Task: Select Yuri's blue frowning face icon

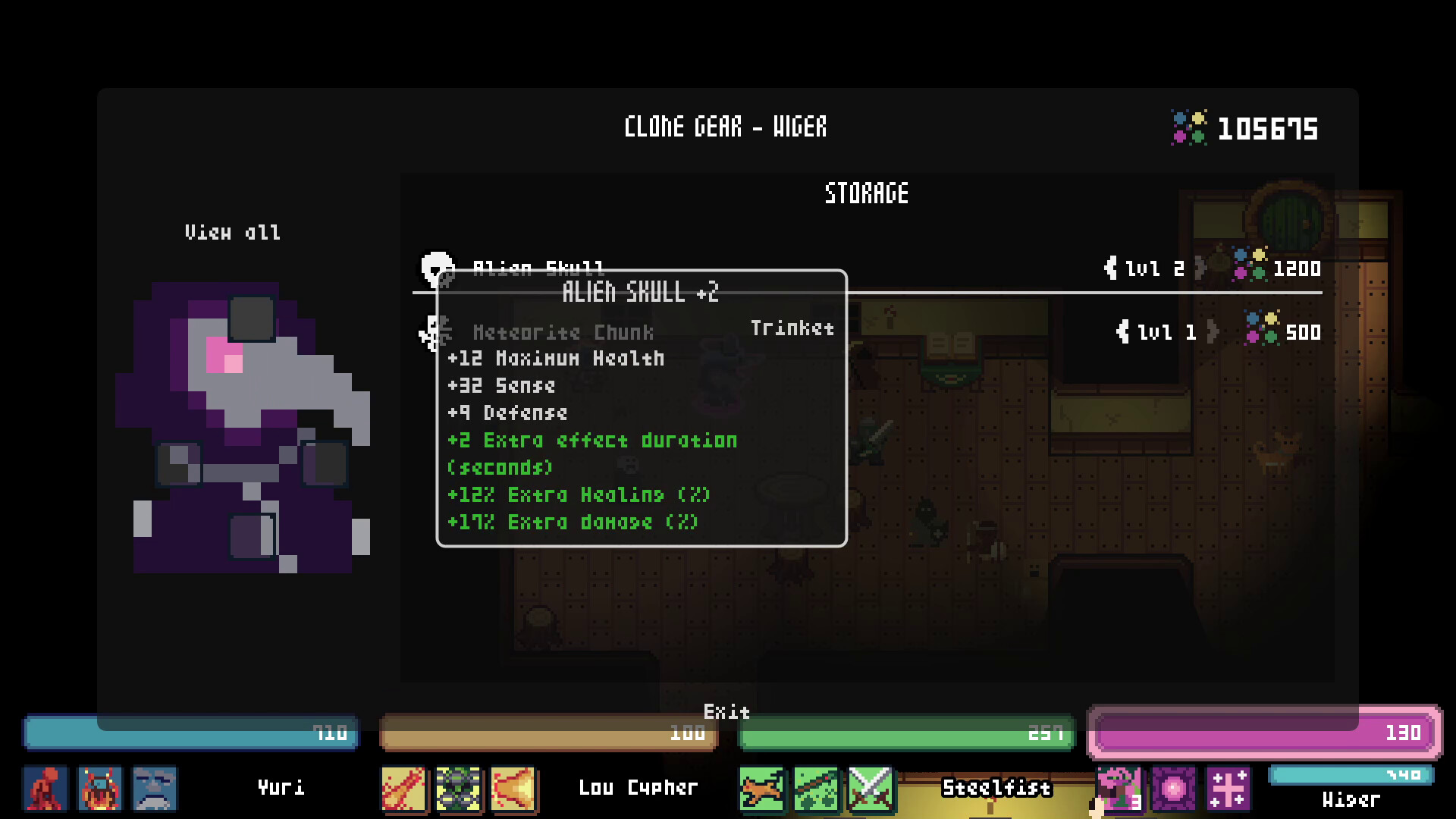Action: point(154,790)
